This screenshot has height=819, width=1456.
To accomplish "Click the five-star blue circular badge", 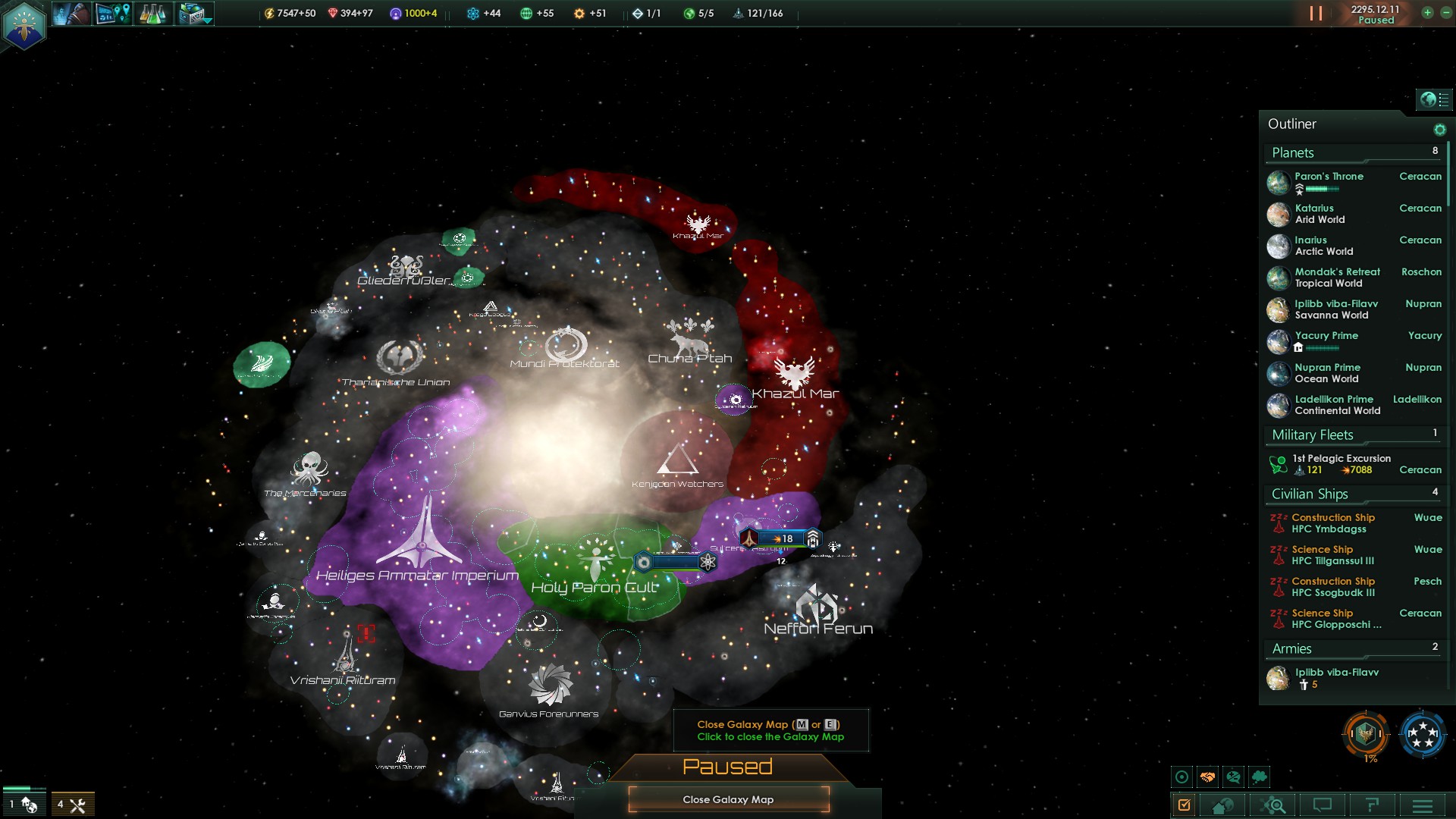I will click(x=1422, y=734).
